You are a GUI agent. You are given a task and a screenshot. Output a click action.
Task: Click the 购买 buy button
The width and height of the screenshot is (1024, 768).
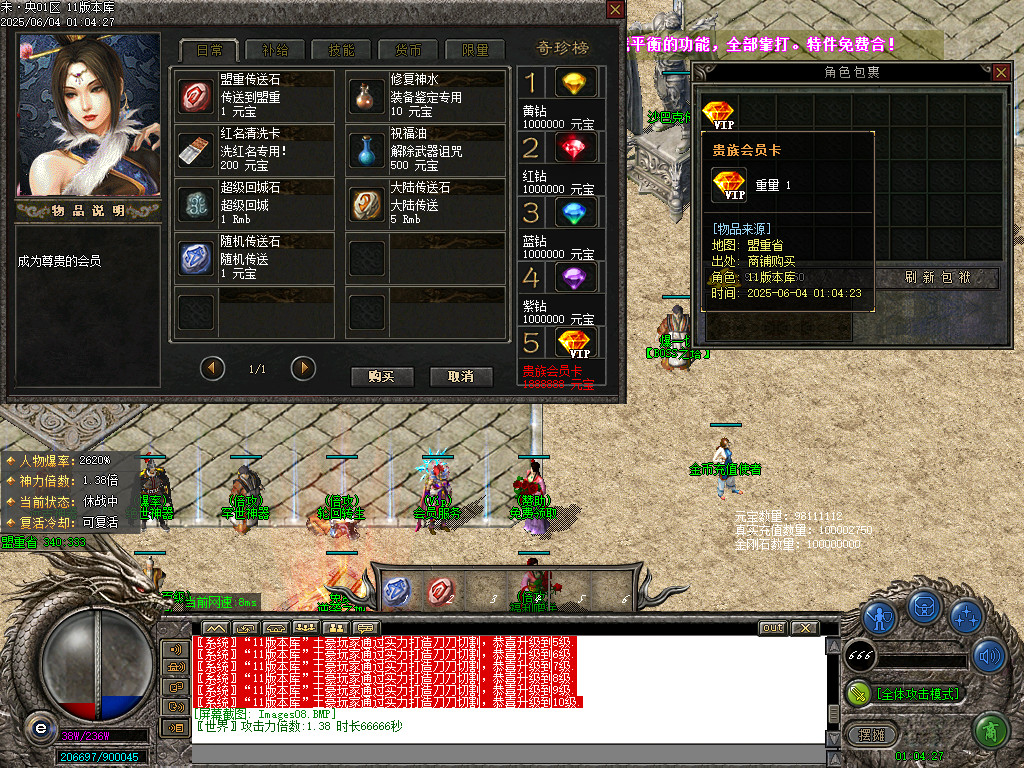click(382, 376)
